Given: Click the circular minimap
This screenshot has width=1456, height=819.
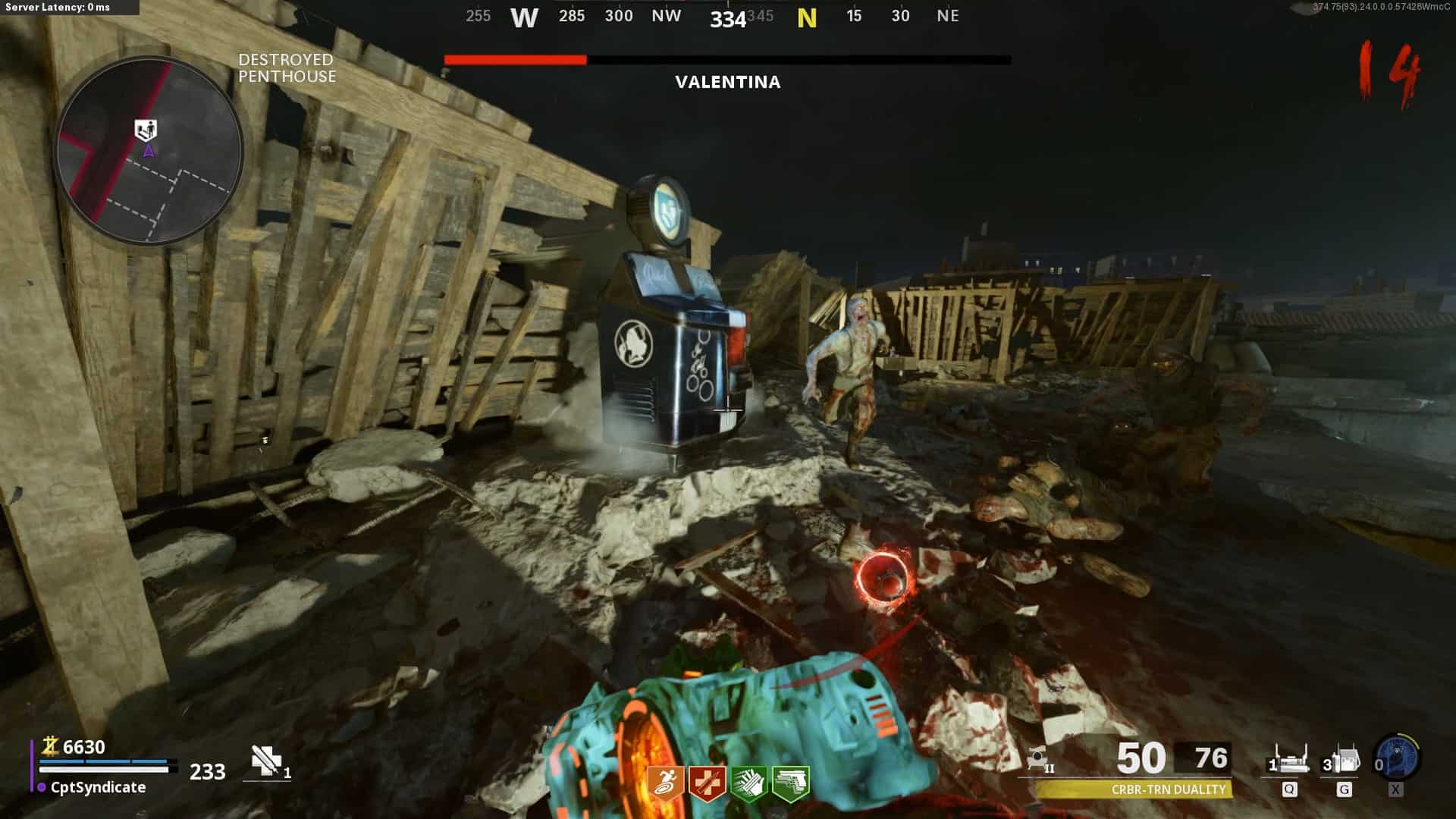Looking at the screenshot, I should pos(149,151).
